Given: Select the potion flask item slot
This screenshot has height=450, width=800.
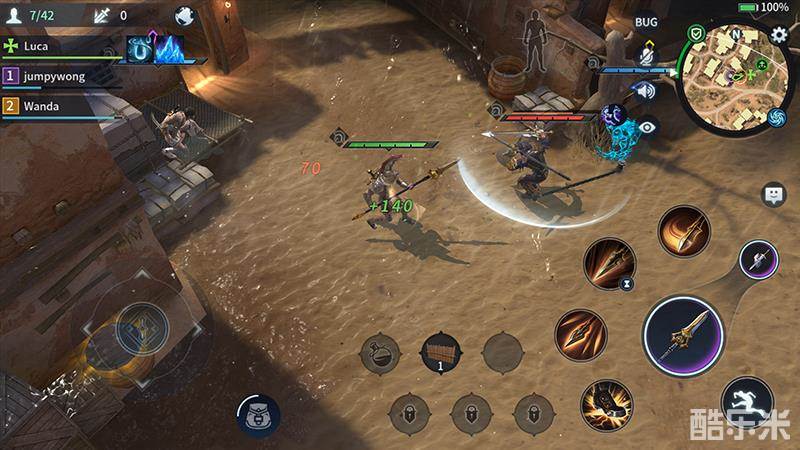Looking at the screenshot, I should coord(380,353).
